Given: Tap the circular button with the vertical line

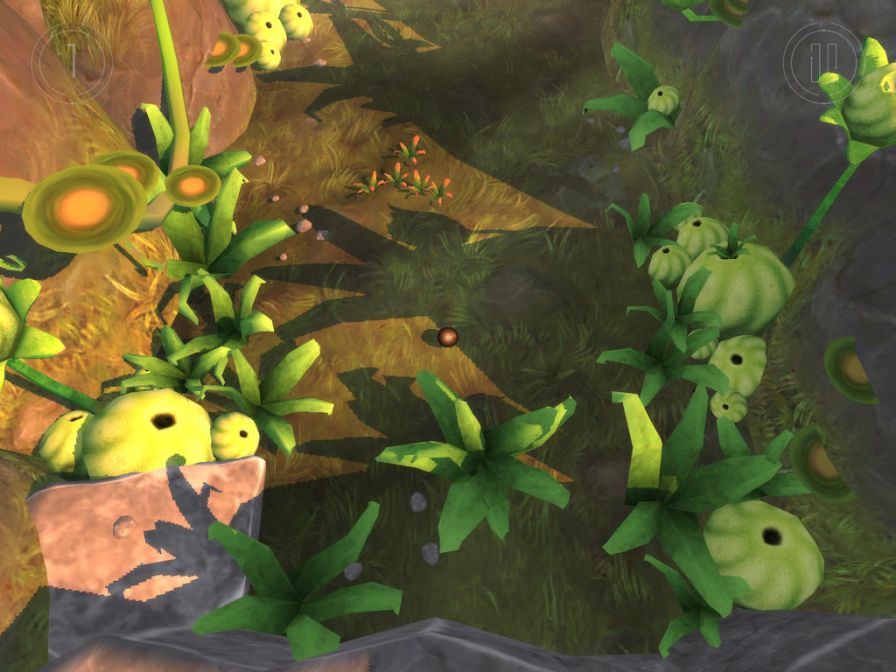Looking at the screenshot, I should tap(72, 61).
